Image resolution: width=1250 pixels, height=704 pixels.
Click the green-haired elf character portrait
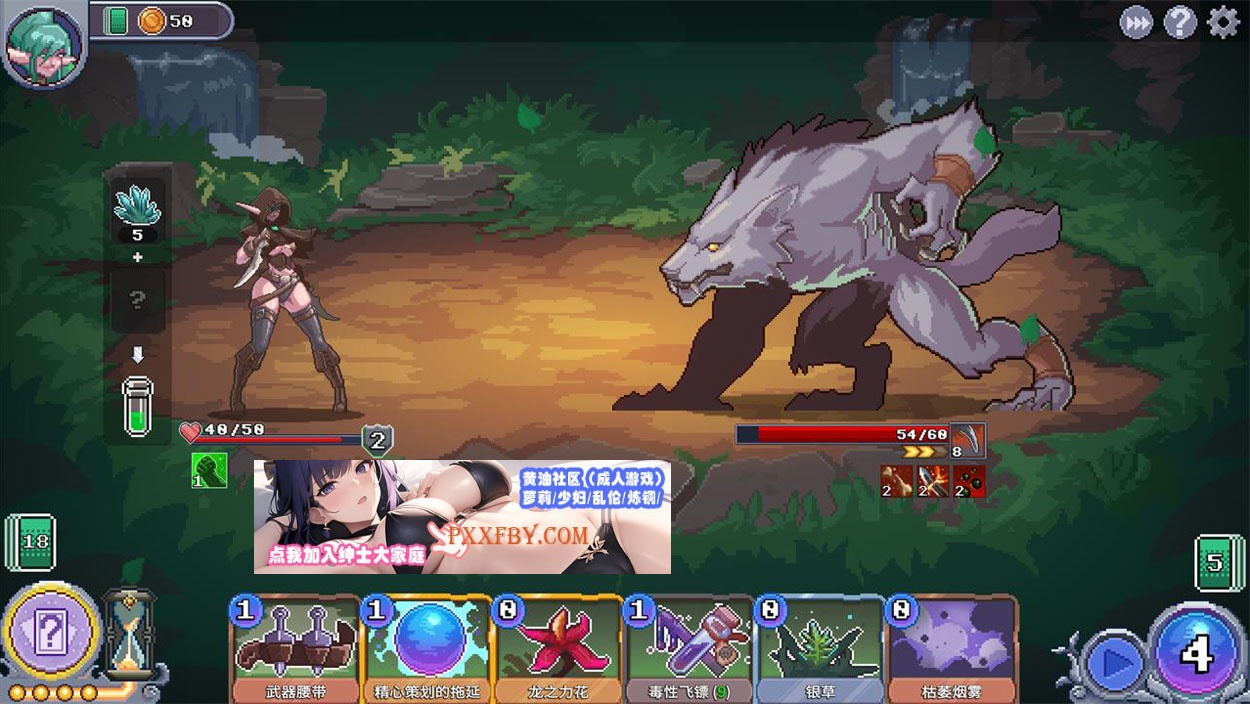click(x=43, y=42)
